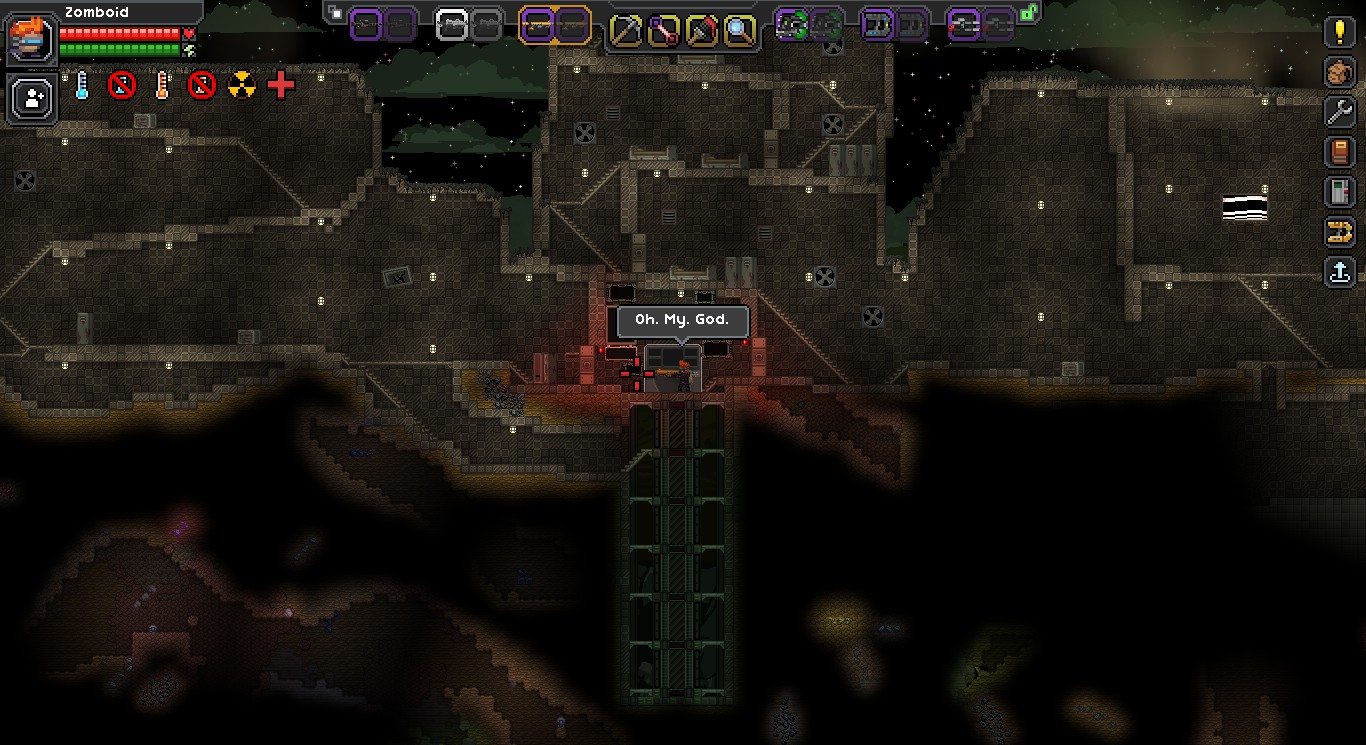
Task: Select the white-bordered hotbar slot
Action: pyautogui.click(x=453, y=25)
